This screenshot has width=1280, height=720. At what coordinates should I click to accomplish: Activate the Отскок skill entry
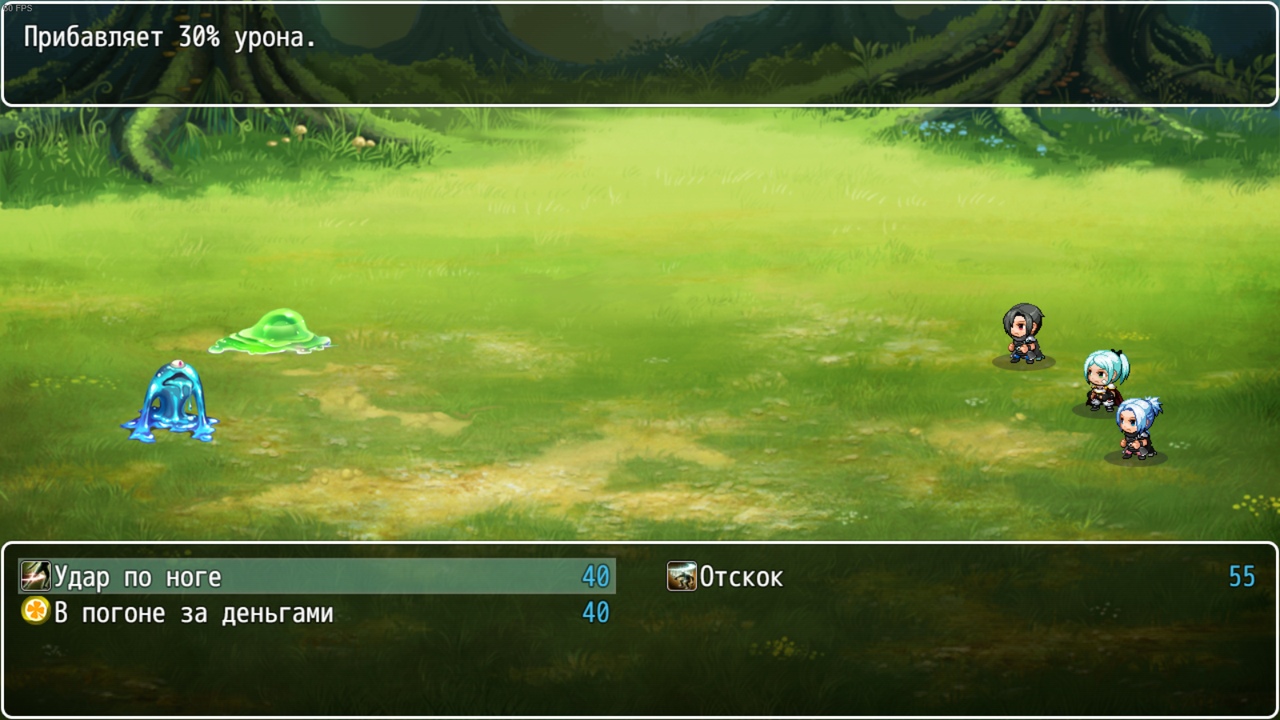740,576
